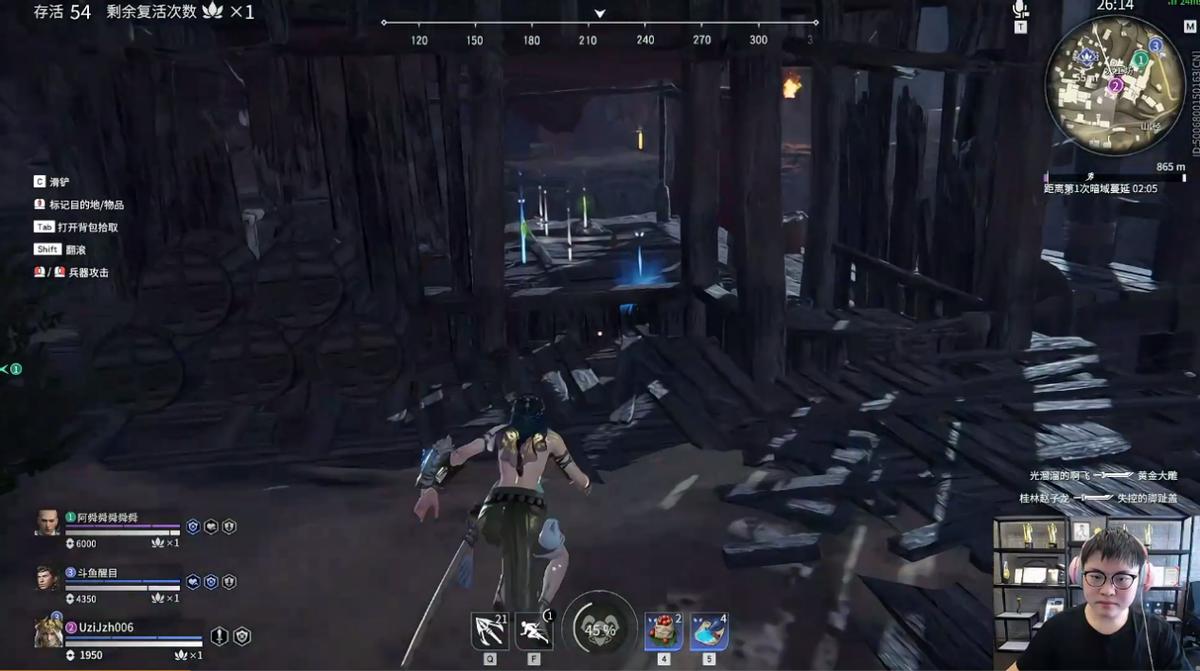The width and height of the screenshot is (1200, 671).
Task: Select teammate 阿舜舜舜舜舜's portrait
Action: tap(47, 523)
